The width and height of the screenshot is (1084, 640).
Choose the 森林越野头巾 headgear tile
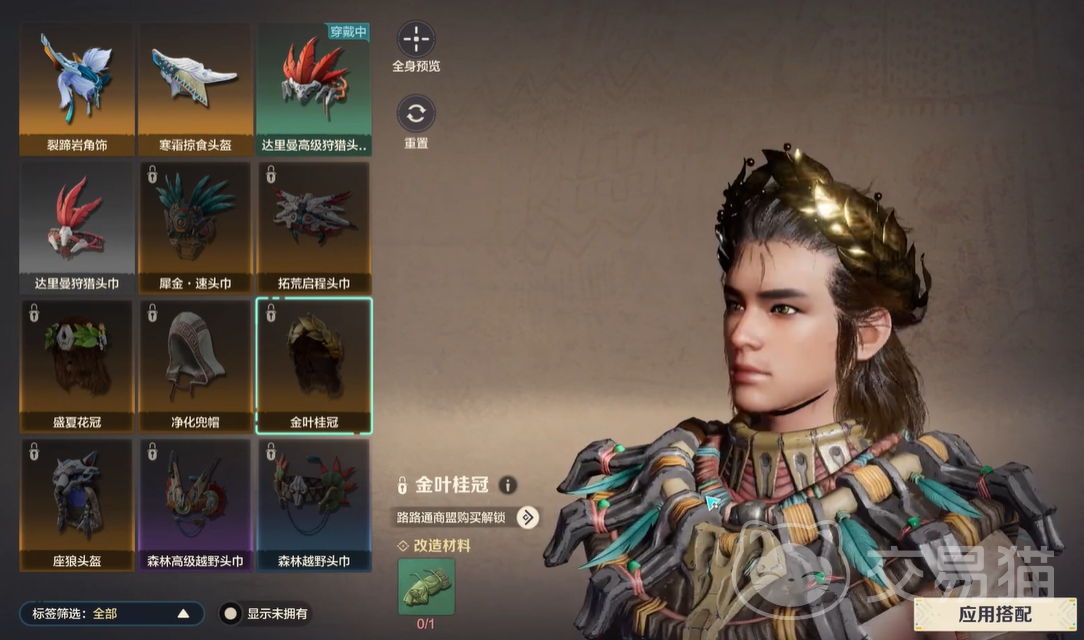314,504
